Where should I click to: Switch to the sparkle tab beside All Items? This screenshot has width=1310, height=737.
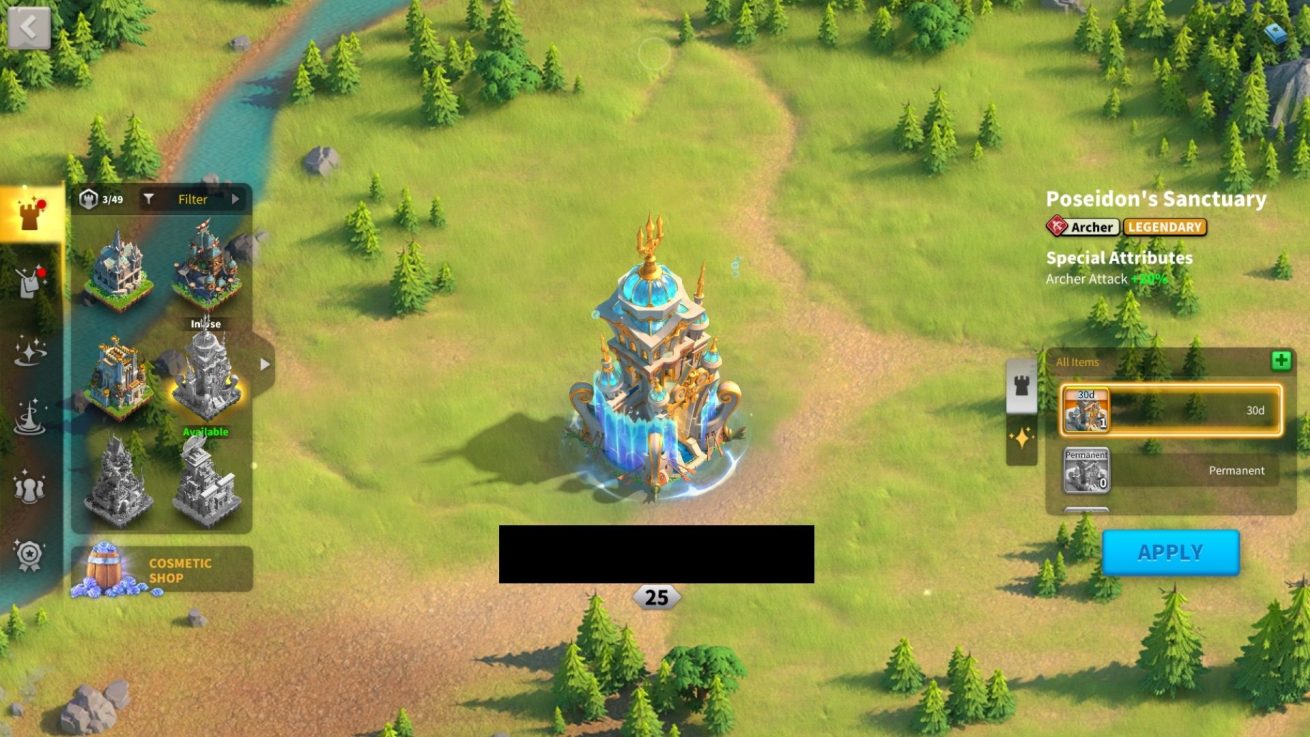tap(1021, 439)
